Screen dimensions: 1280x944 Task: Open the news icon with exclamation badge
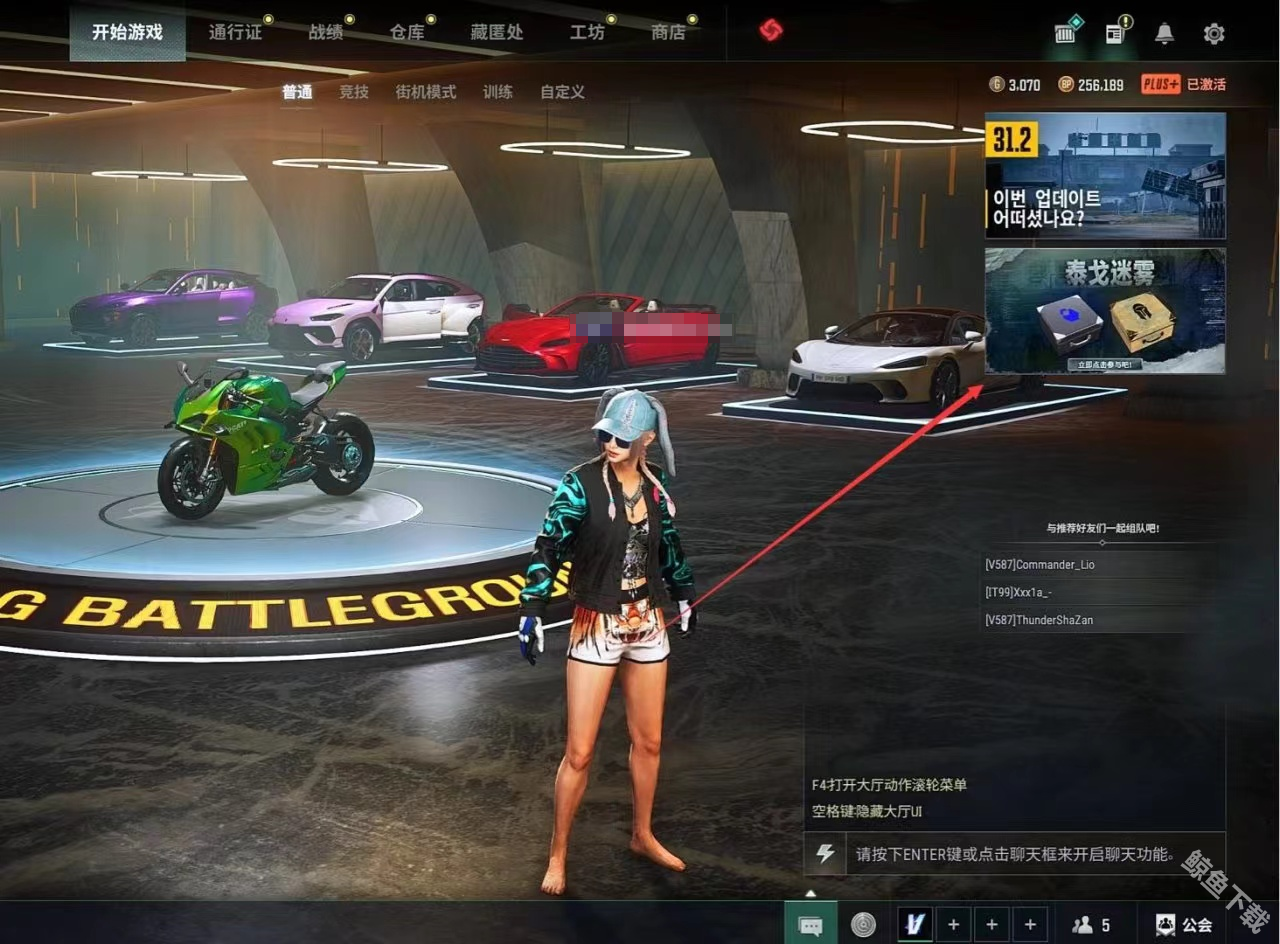point(1116,34)
